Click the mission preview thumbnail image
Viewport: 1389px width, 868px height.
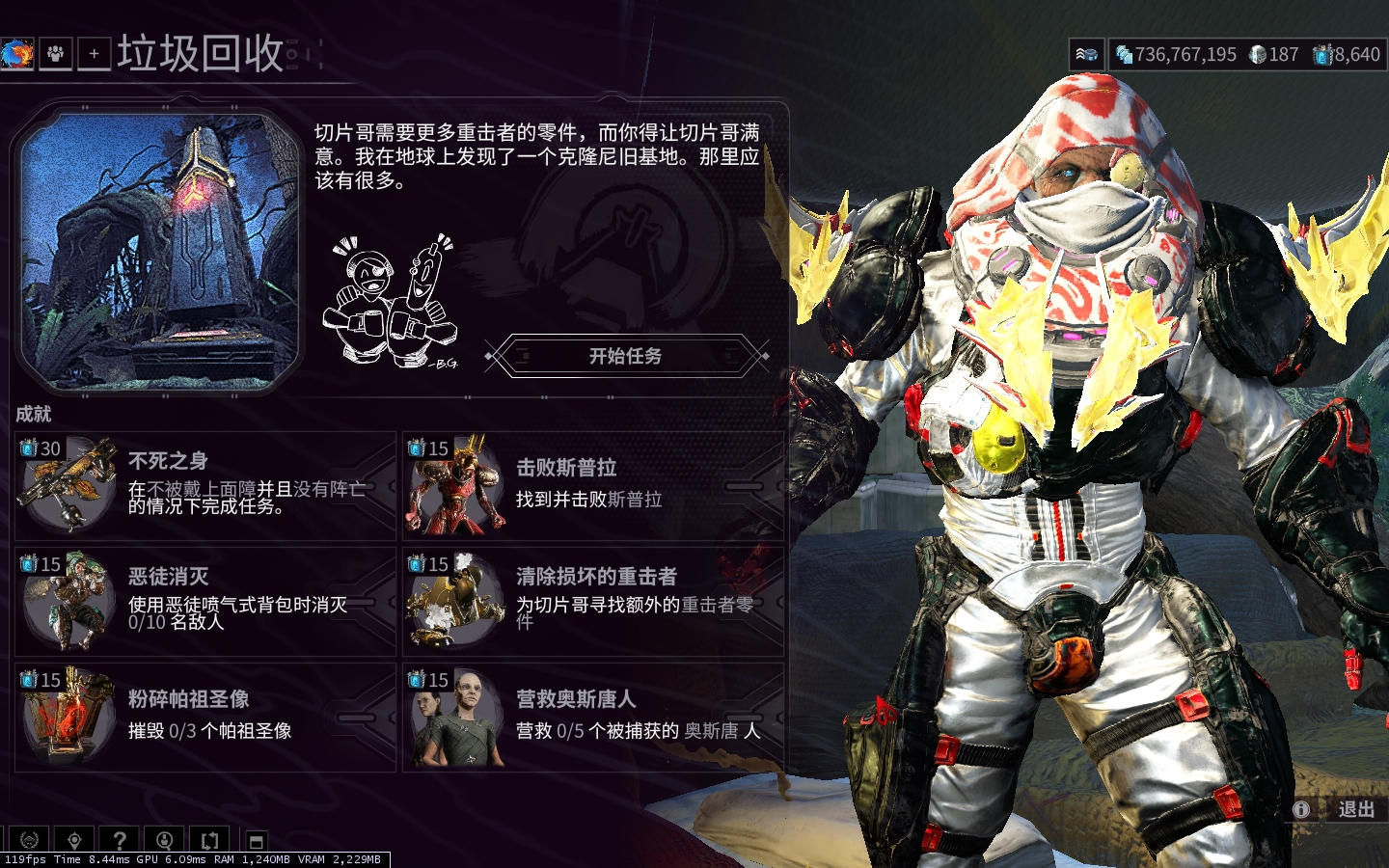coord(159,251)
